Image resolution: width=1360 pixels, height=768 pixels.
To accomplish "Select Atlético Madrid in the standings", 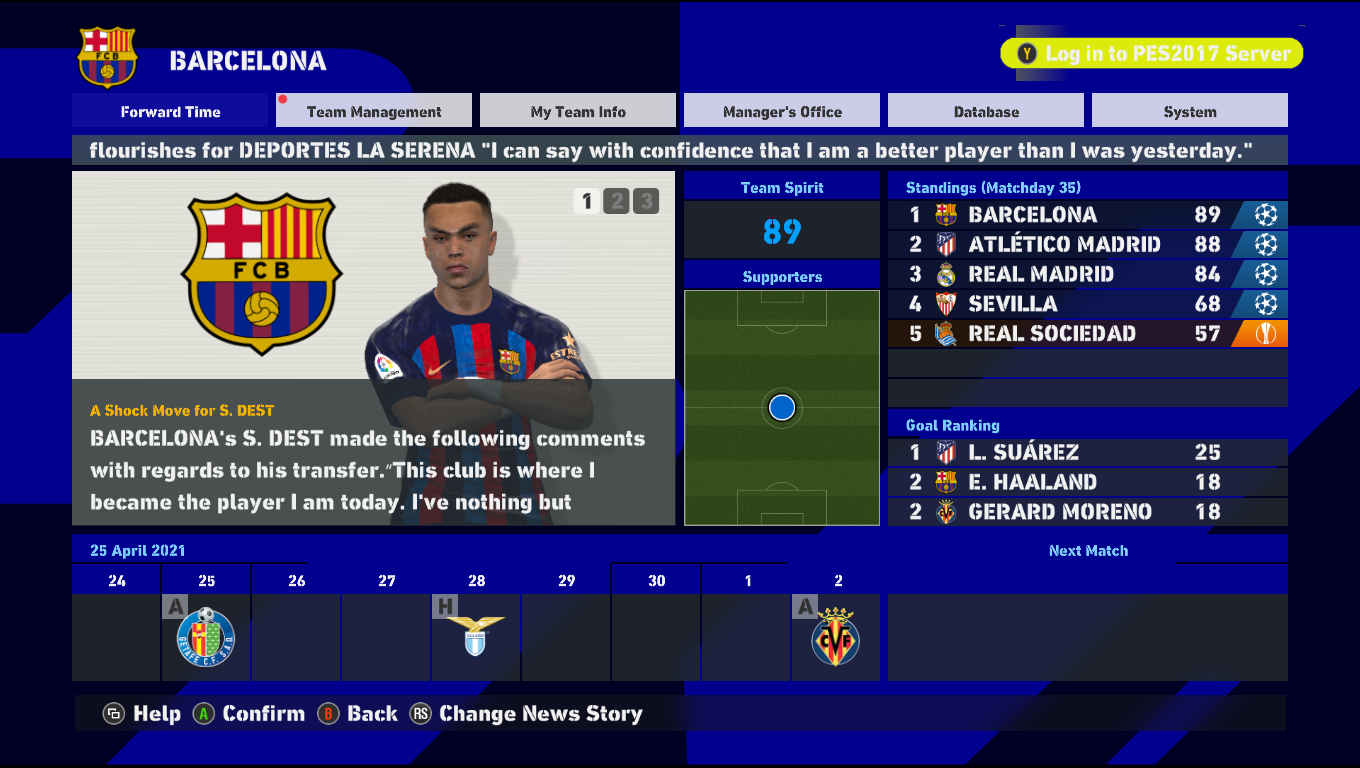I will [x=1087, y=244].
